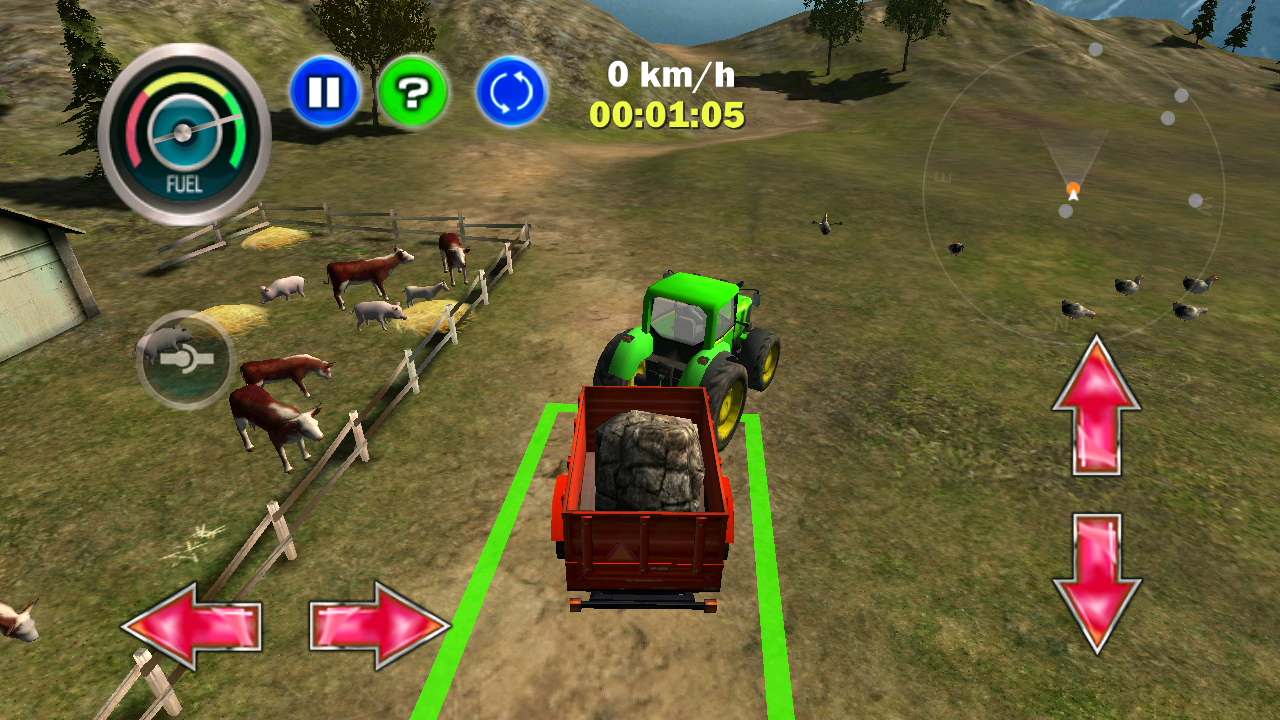Image resolution: width=1280 pixels, height=720 pixels.
Task: Click the hay bale in the trailer
Action: (x=648, y=460)
